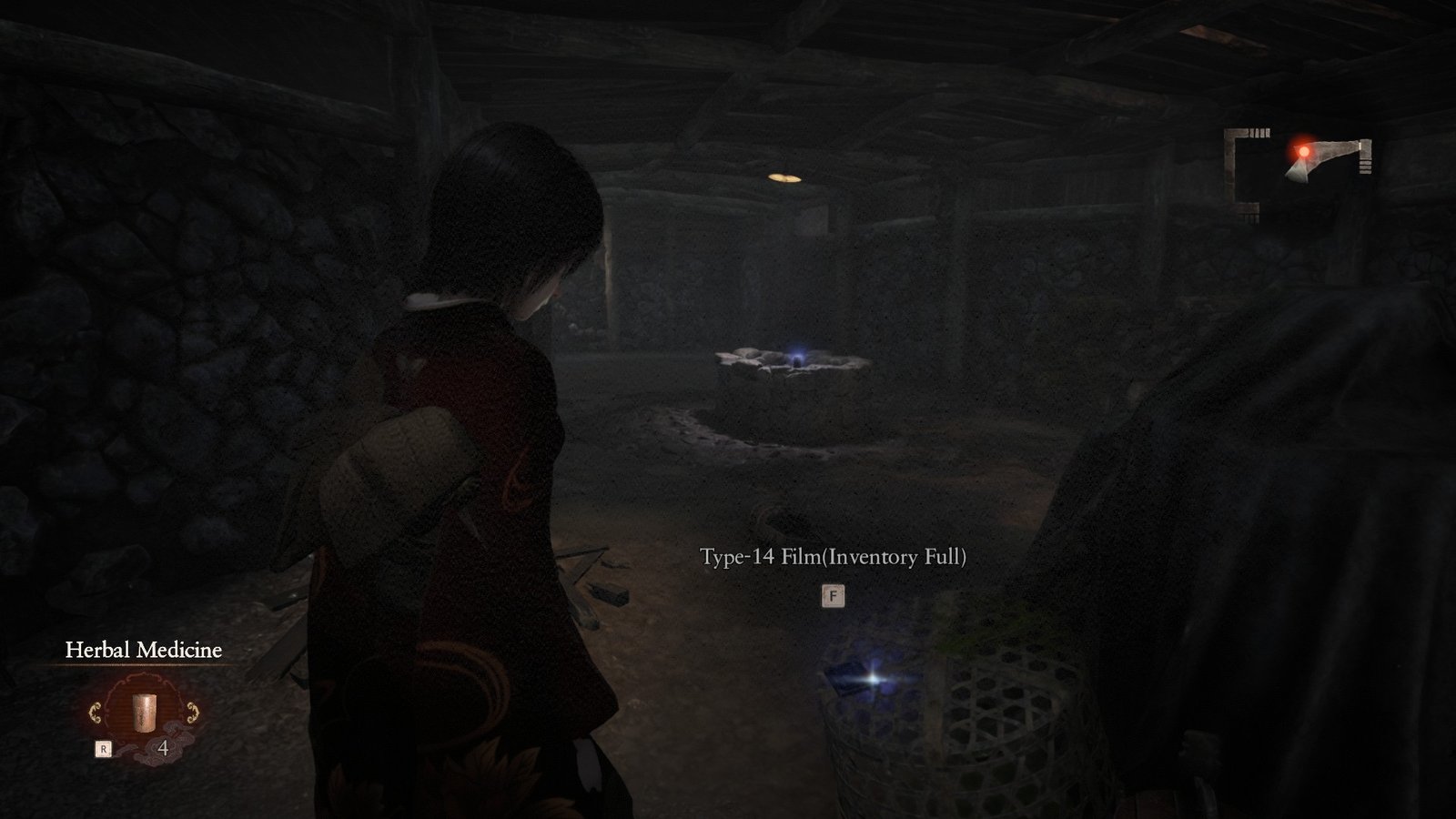Screen dimensions: 1456x819
Task: Click the F key pickup prompt
Action: coord(834,594)
